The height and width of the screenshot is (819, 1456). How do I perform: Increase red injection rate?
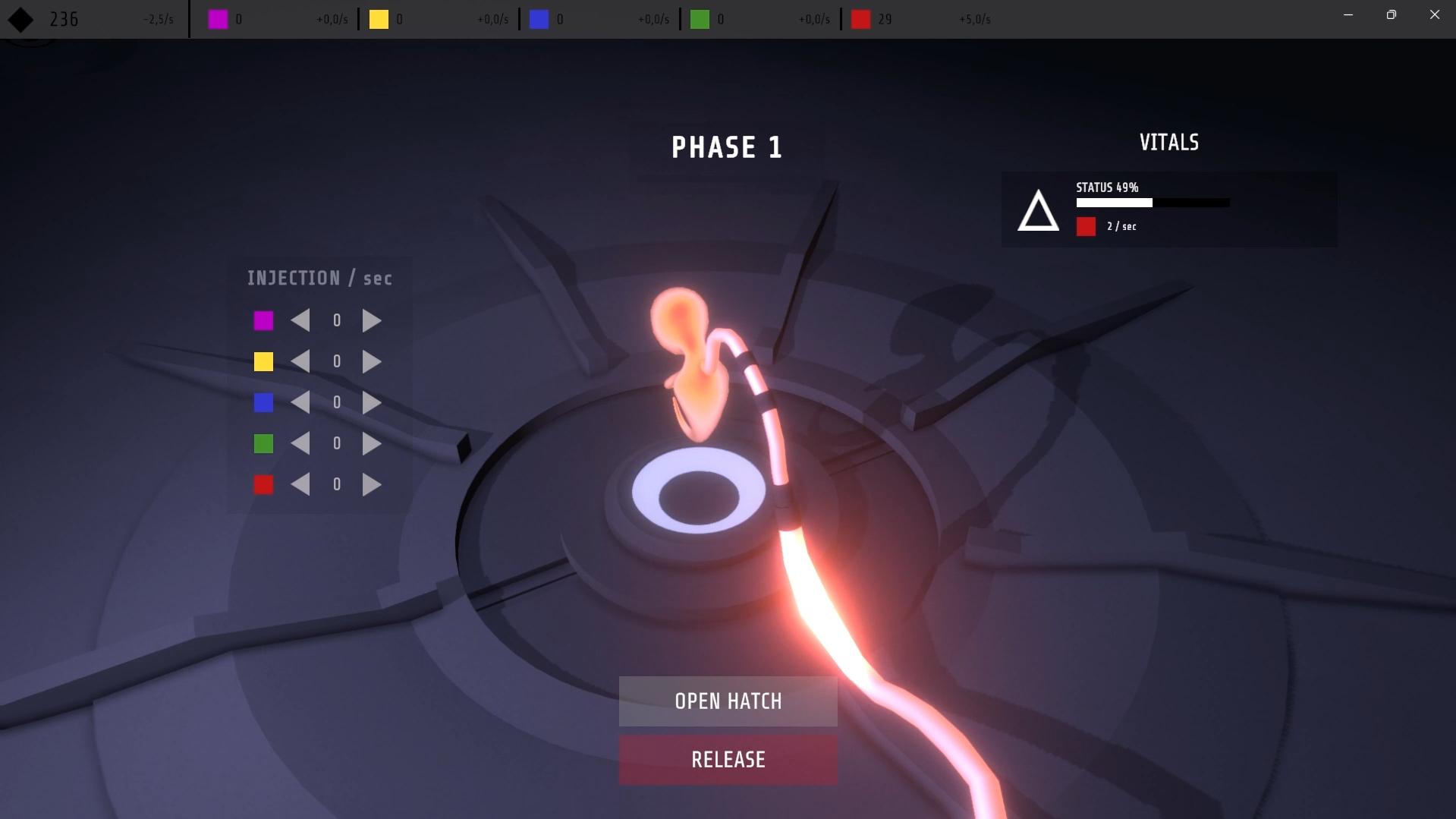(x=371, y=485)
